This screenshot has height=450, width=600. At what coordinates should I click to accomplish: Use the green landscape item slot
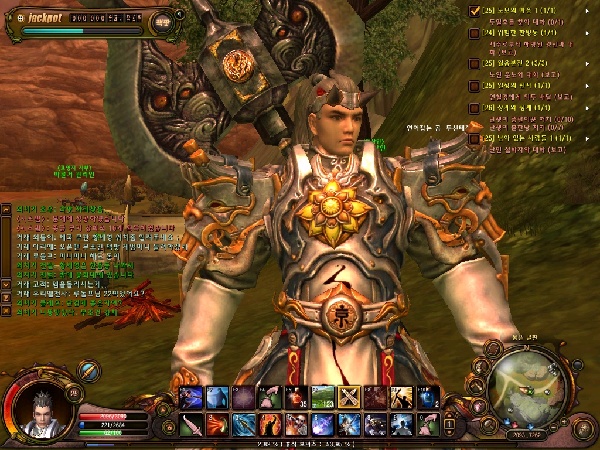point(323,398)
